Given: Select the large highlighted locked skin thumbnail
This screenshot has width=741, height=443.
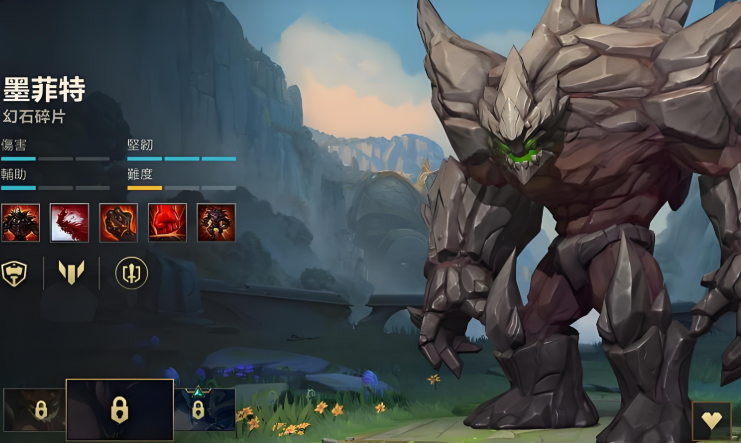Looking at the screenshot, I should (x=119, y=409).
